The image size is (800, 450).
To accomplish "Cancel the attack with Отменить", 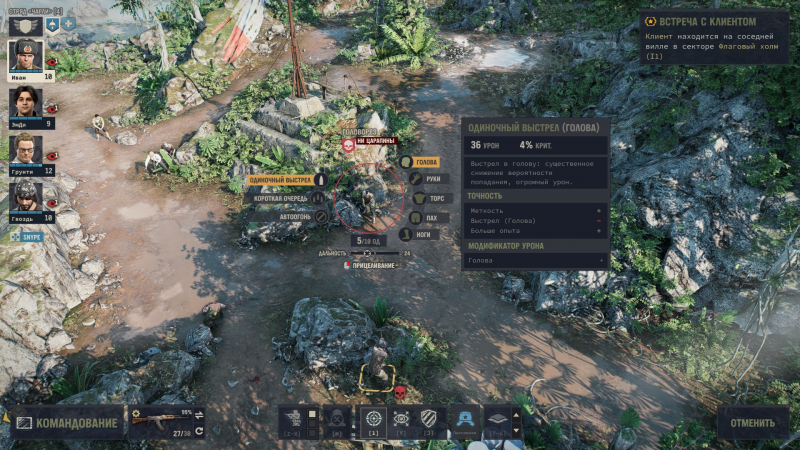I will point(752,423).
